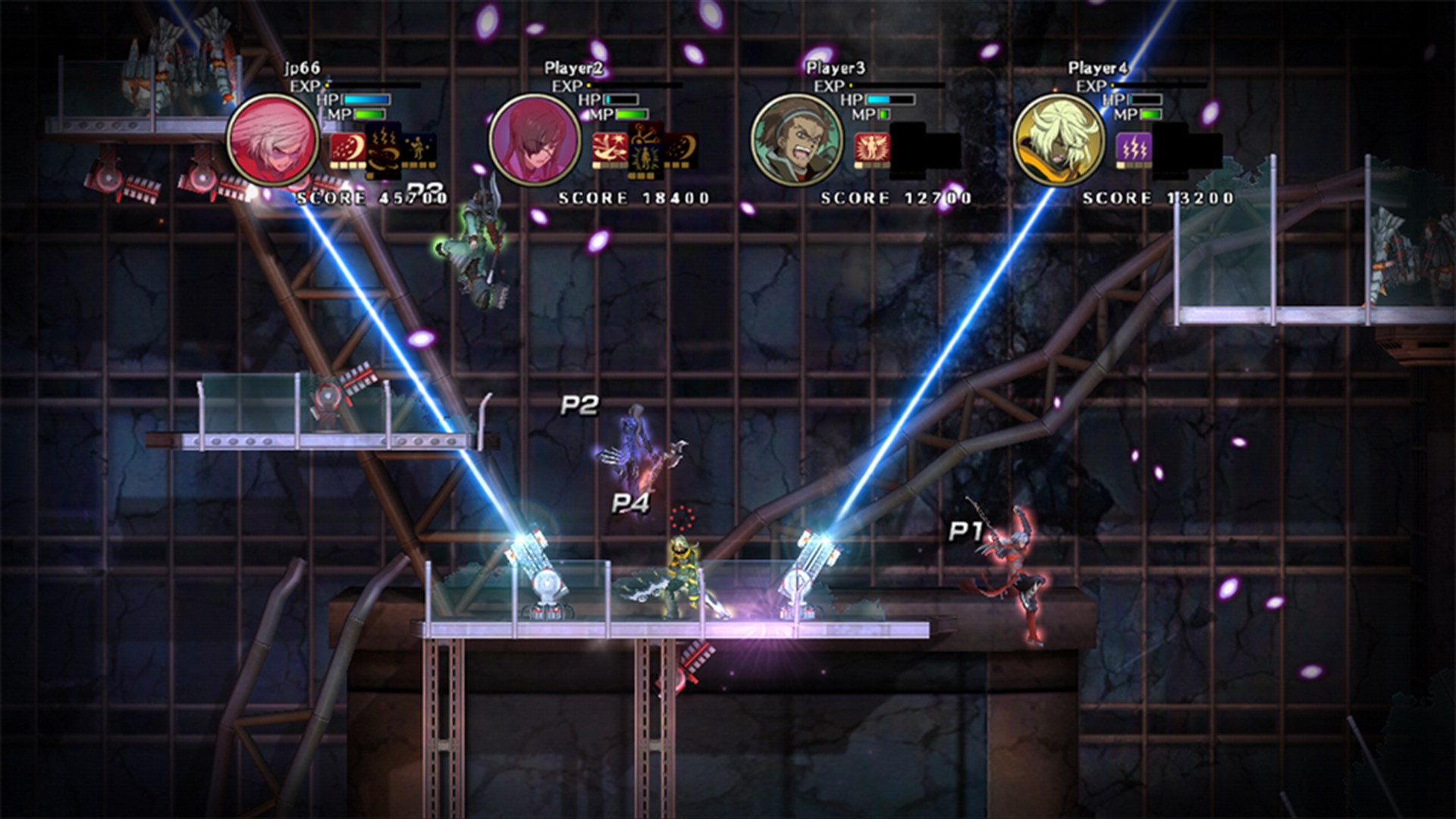Select Player2's red slash skill icon
Screen dimensions: 1456x819
(x=612, y=148)
